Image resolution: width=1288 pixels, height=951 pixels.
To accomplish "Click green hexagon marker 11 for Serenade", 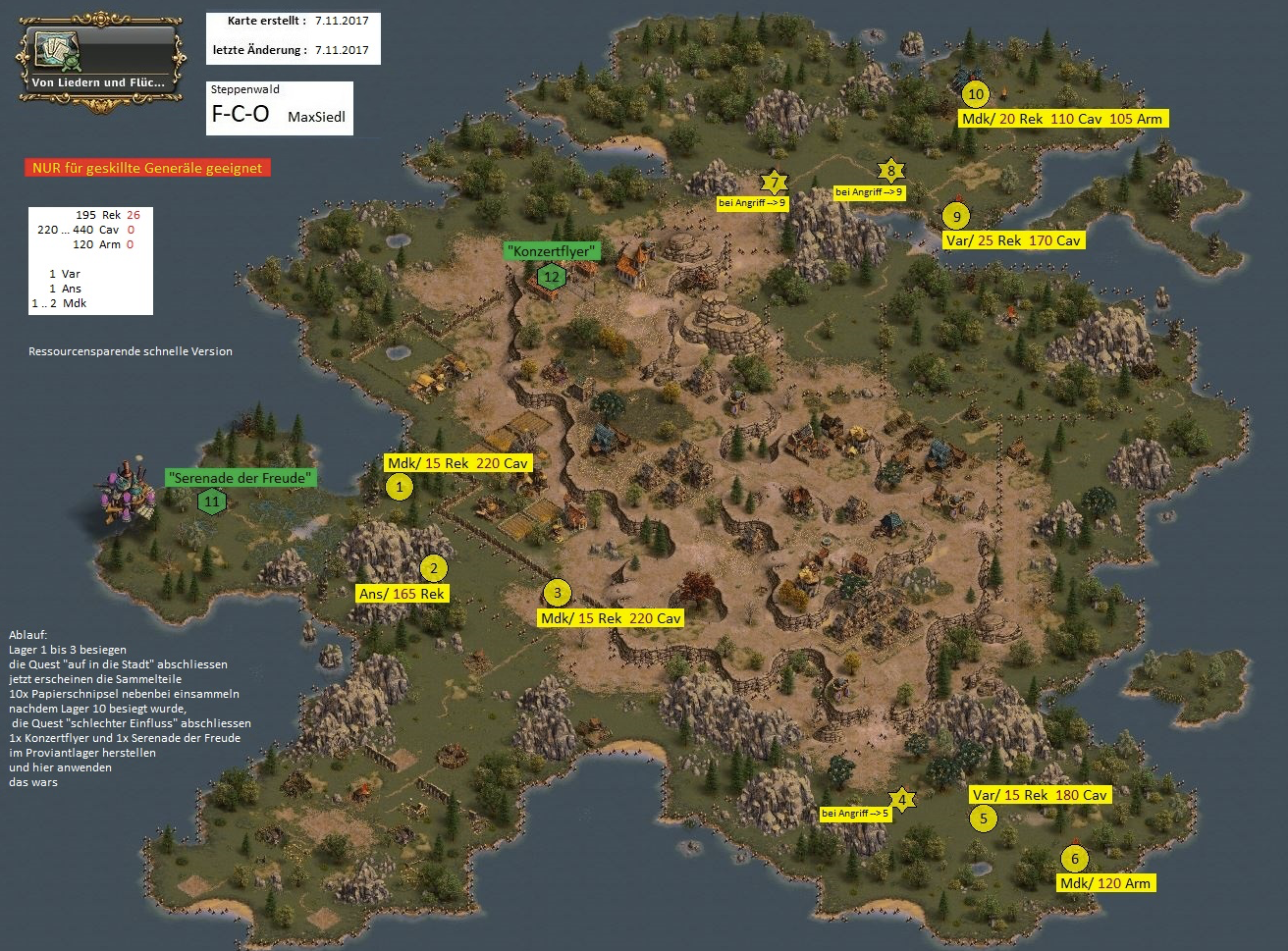I will (x=211, y=502).
